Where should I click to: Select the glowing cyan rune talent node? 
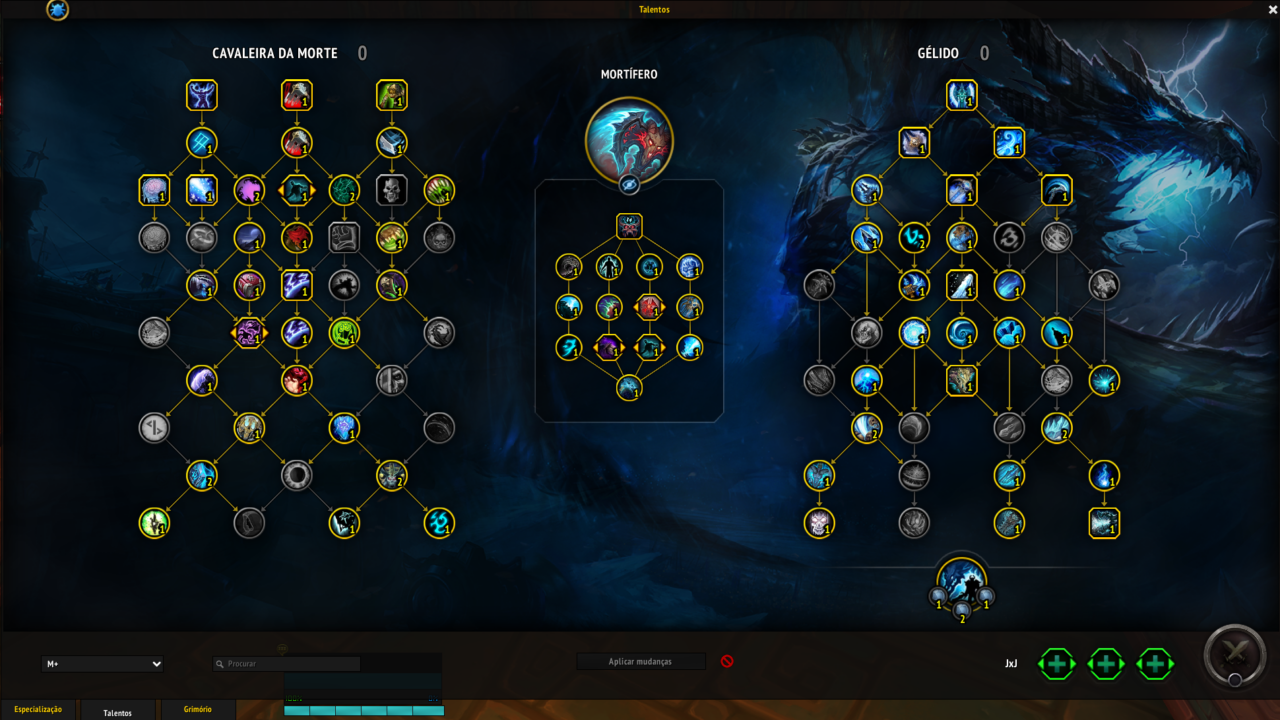(439, 523)
